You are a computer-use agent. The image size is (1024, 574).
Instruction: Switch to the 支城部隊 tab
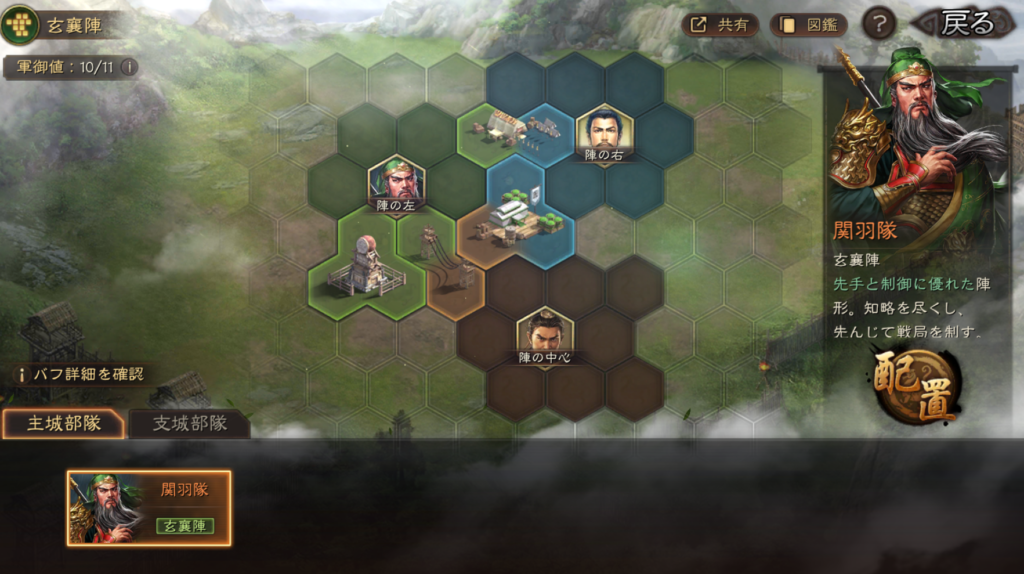[x=189, y=423]
